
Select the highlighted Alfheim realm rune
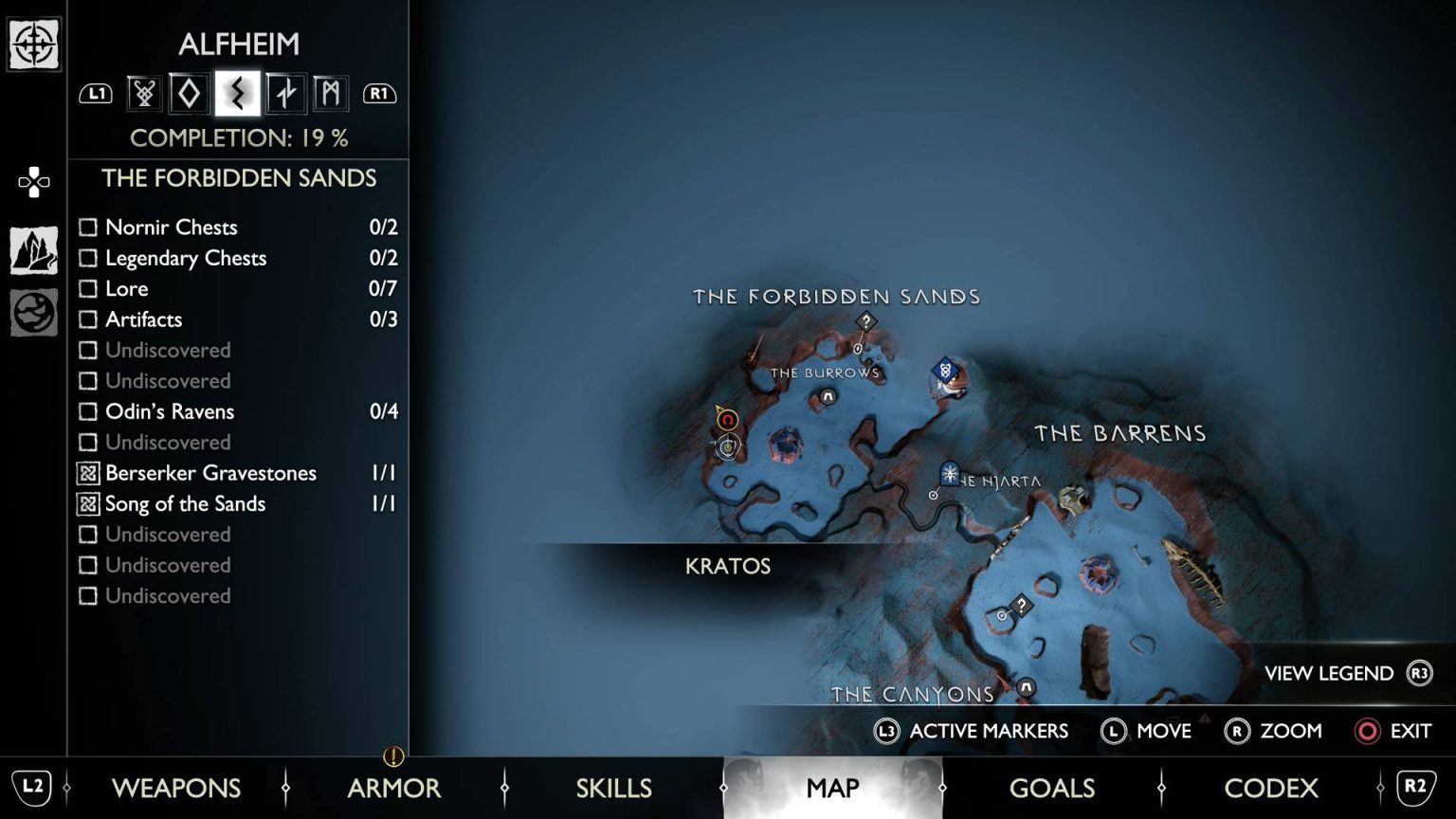point(237,93)
